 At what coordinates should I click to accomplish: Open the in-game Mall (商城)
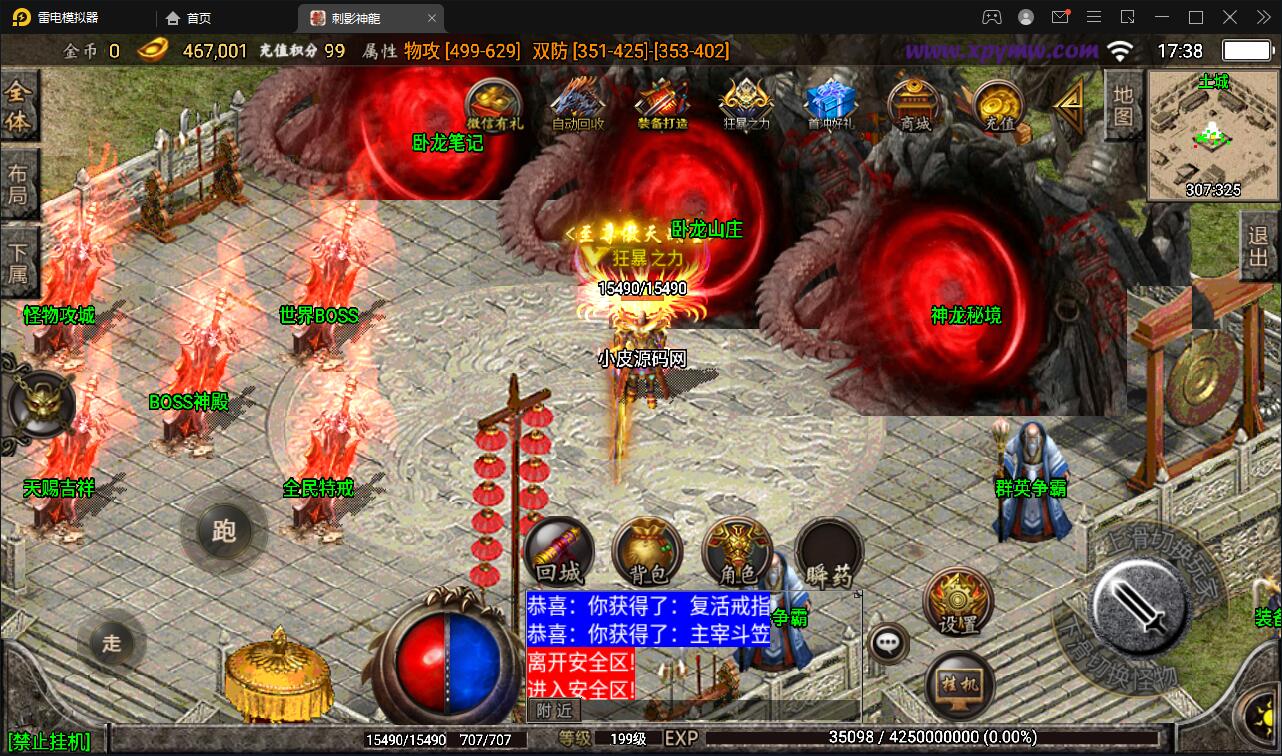[913, 104]
